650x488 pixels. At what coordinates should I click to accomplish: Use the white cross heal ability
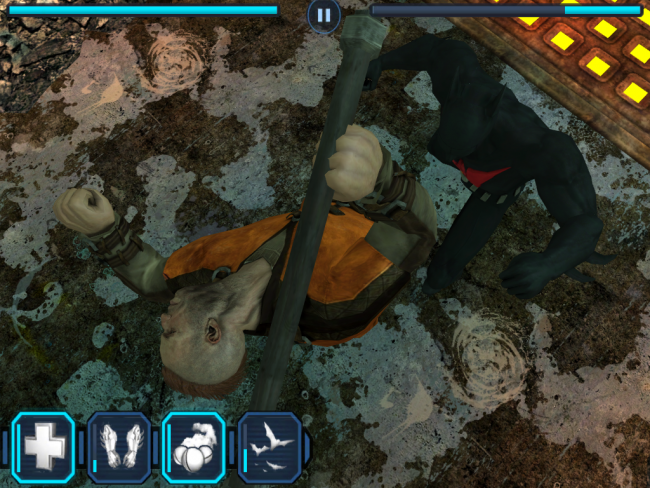point(43,446)
